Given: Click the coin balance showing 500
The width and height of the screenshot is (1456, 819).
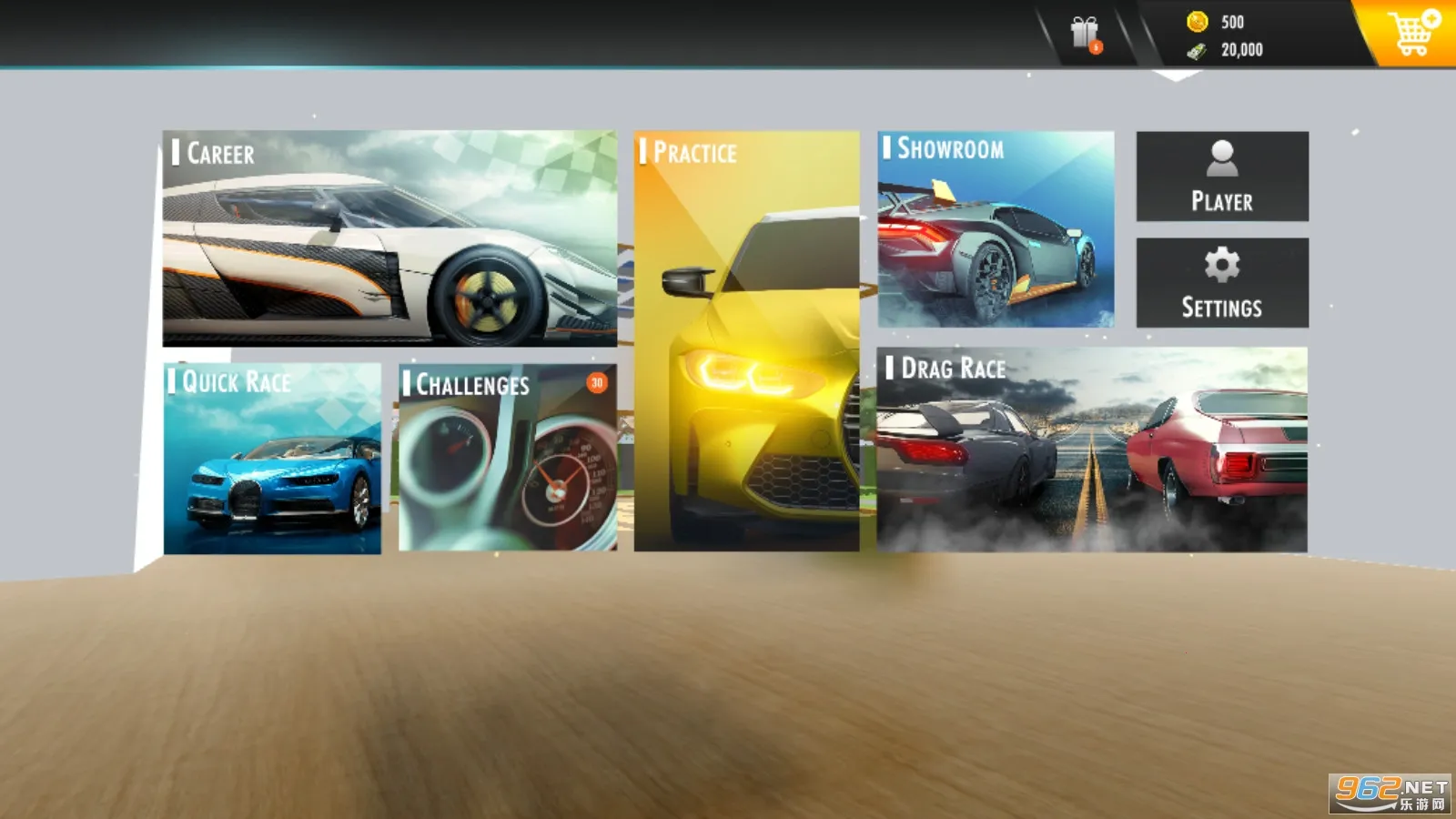Looking at the screenshot, I should pyautogui.click(x=1233, y=23).
